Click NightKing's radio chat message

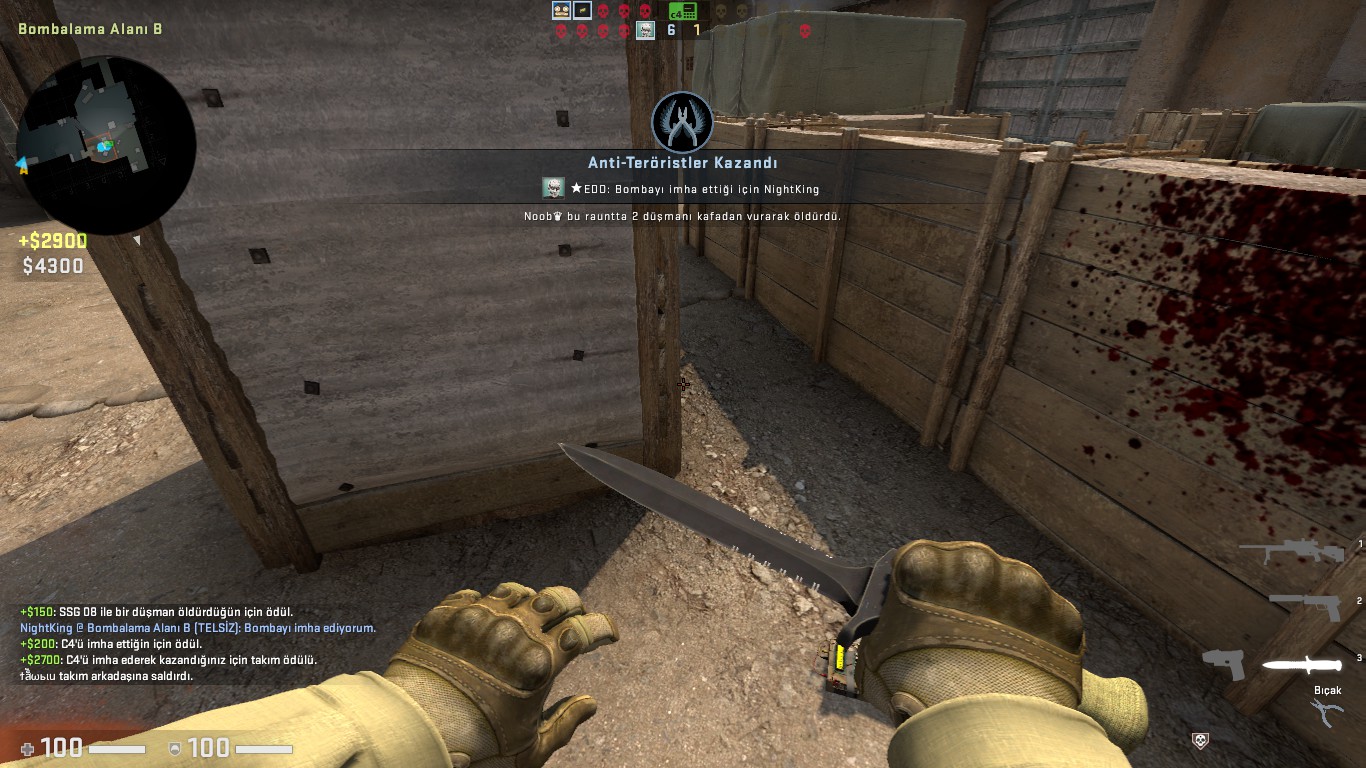pyautogui.click(x=198, y=628)
